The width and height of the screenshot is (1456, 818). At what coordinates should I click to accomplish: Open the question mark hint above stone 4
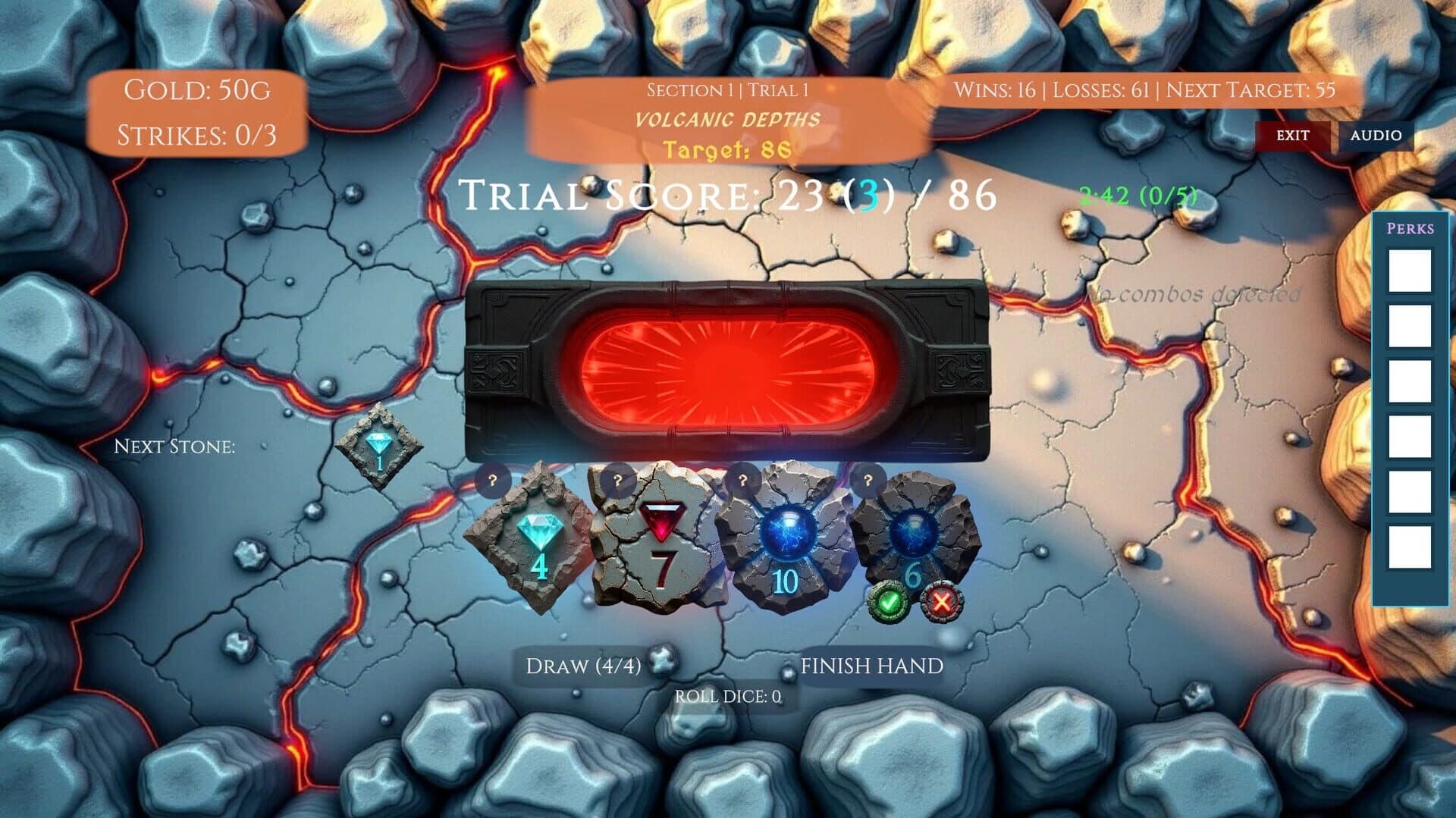[x=494, y=479]
